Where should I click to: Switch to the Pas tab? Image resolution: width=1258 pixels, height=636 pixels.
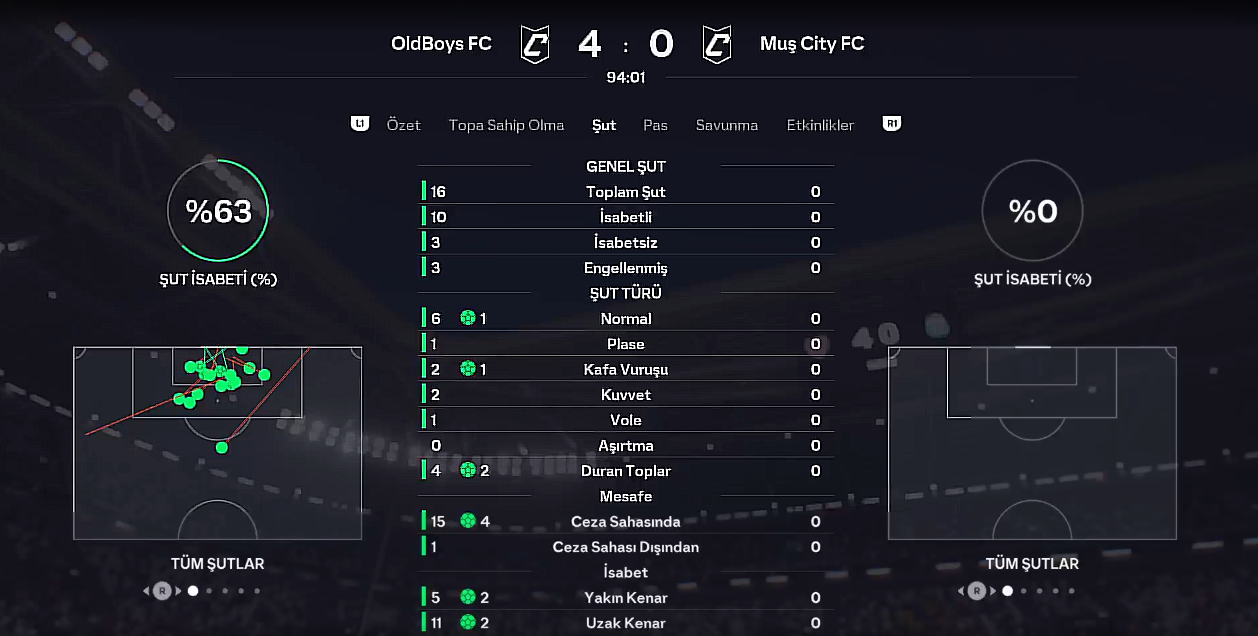655,125
